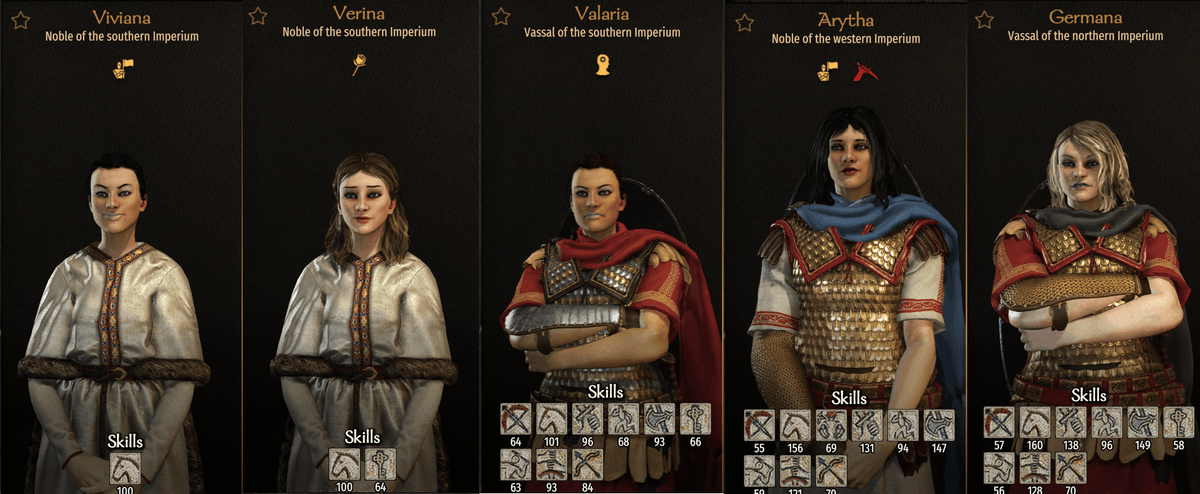
Task: Choose Germana's skill icon valued 149
Action: point(1142,423)
